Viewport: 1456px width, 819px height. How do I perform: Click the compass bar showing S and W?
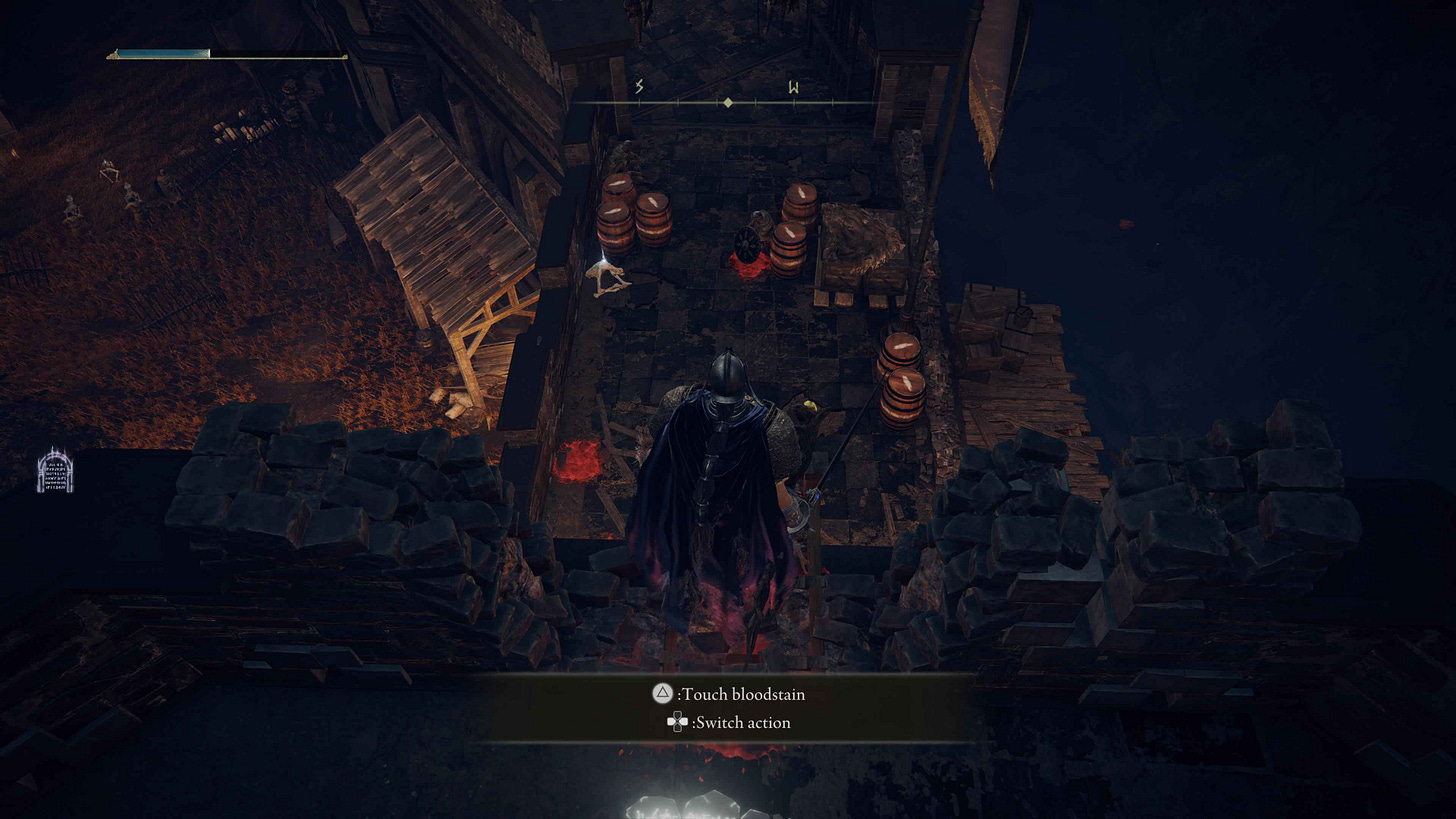(x=727, y=102)
